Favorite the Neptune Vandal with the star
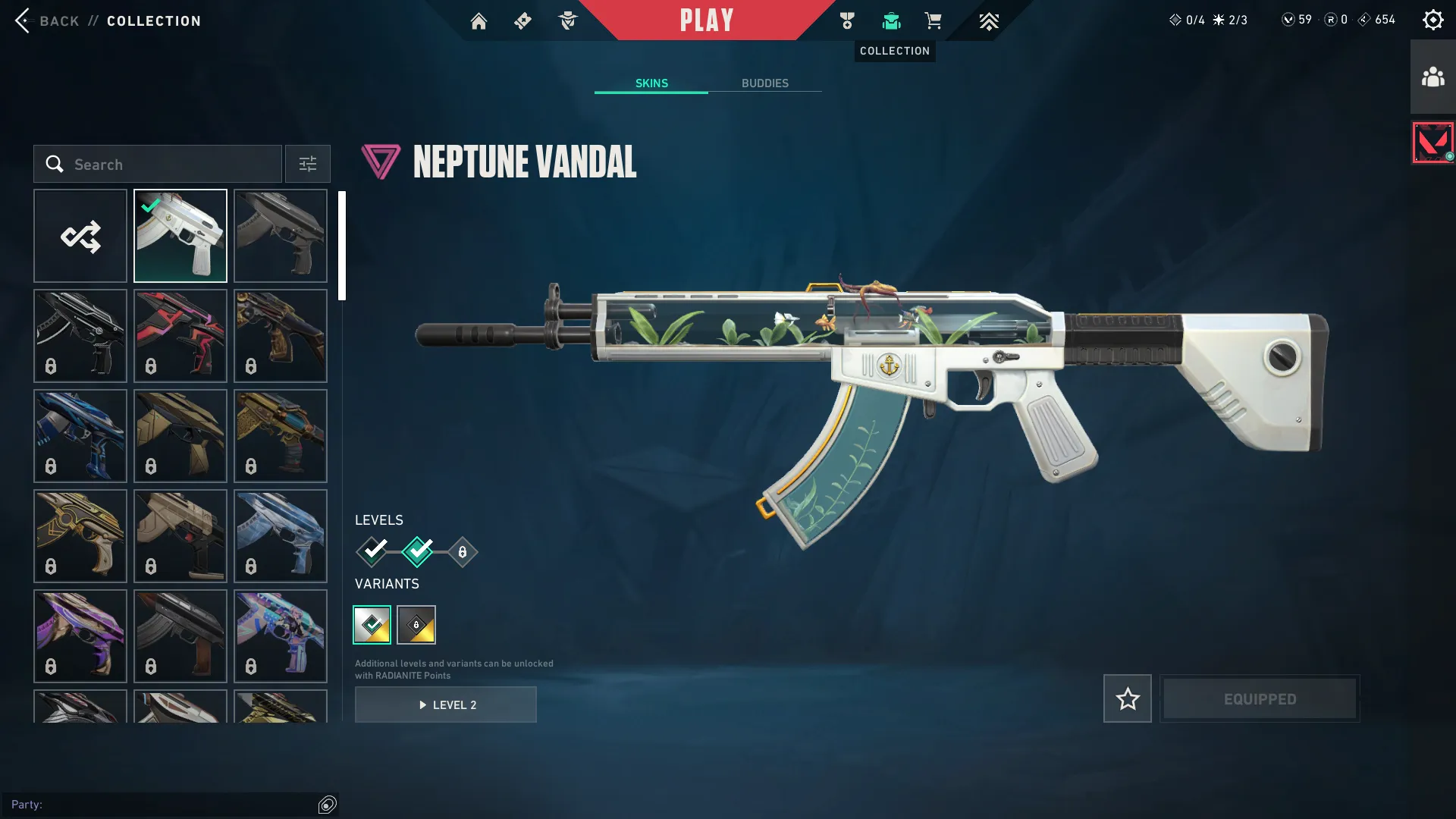 coord(1127,698)
